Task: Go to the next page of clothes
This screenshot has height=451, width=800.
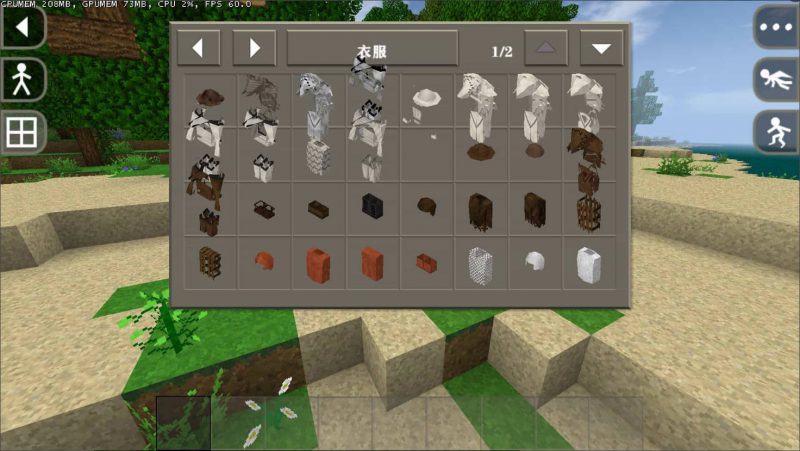Action: click(x=601, y=48)
